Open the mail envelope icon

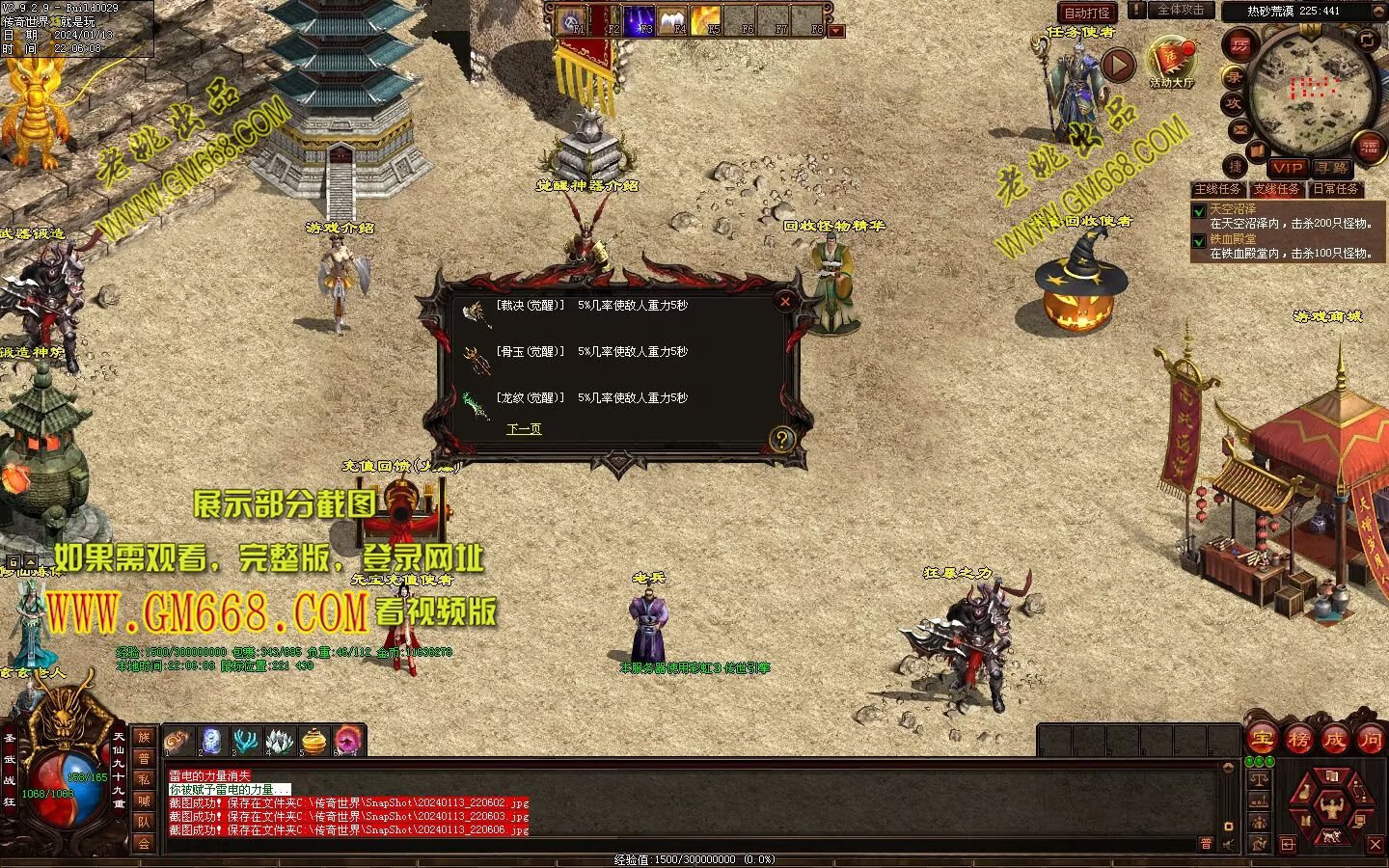tap(1240, 129)
